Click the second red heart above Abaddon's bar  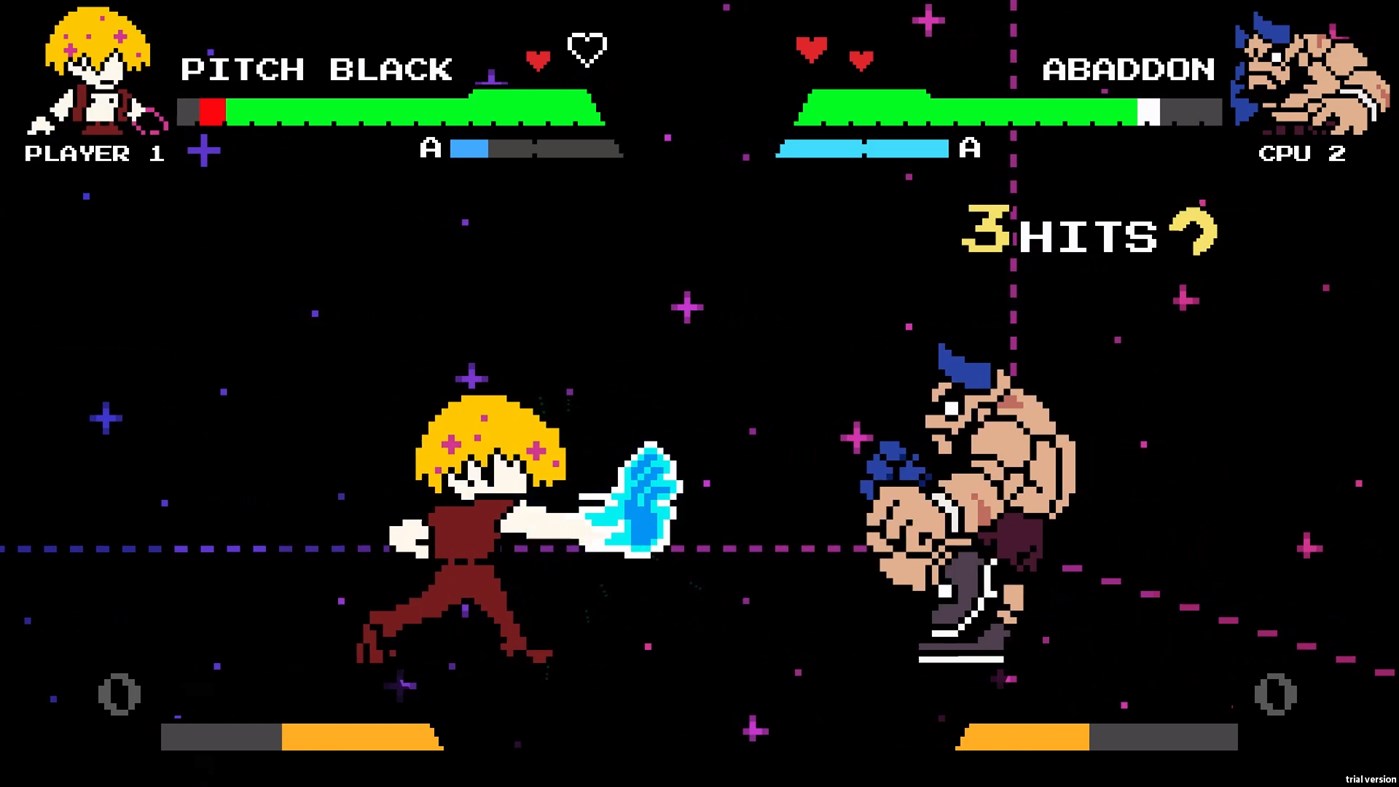point(862,60)
